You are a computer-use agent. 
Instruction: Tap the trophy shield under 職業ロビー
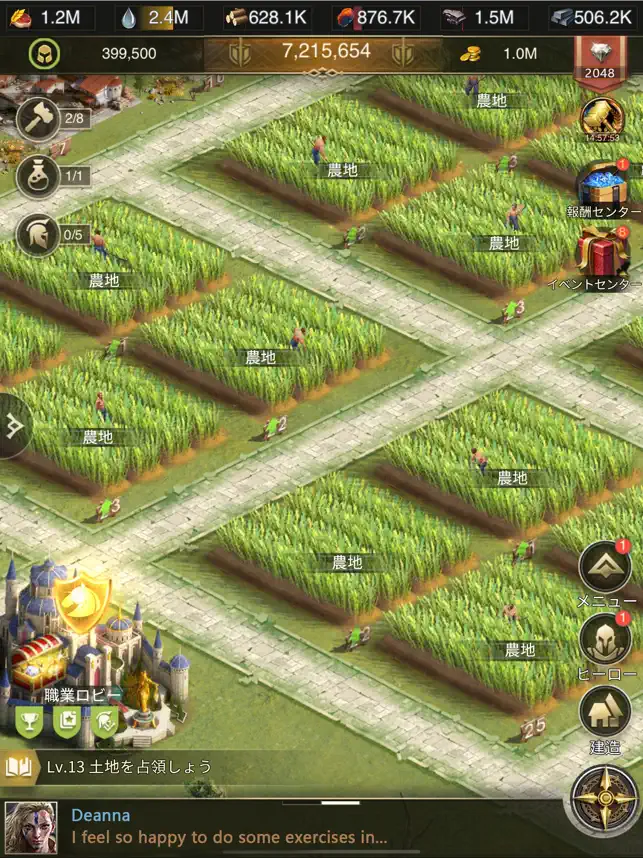(x=29, y=718)
